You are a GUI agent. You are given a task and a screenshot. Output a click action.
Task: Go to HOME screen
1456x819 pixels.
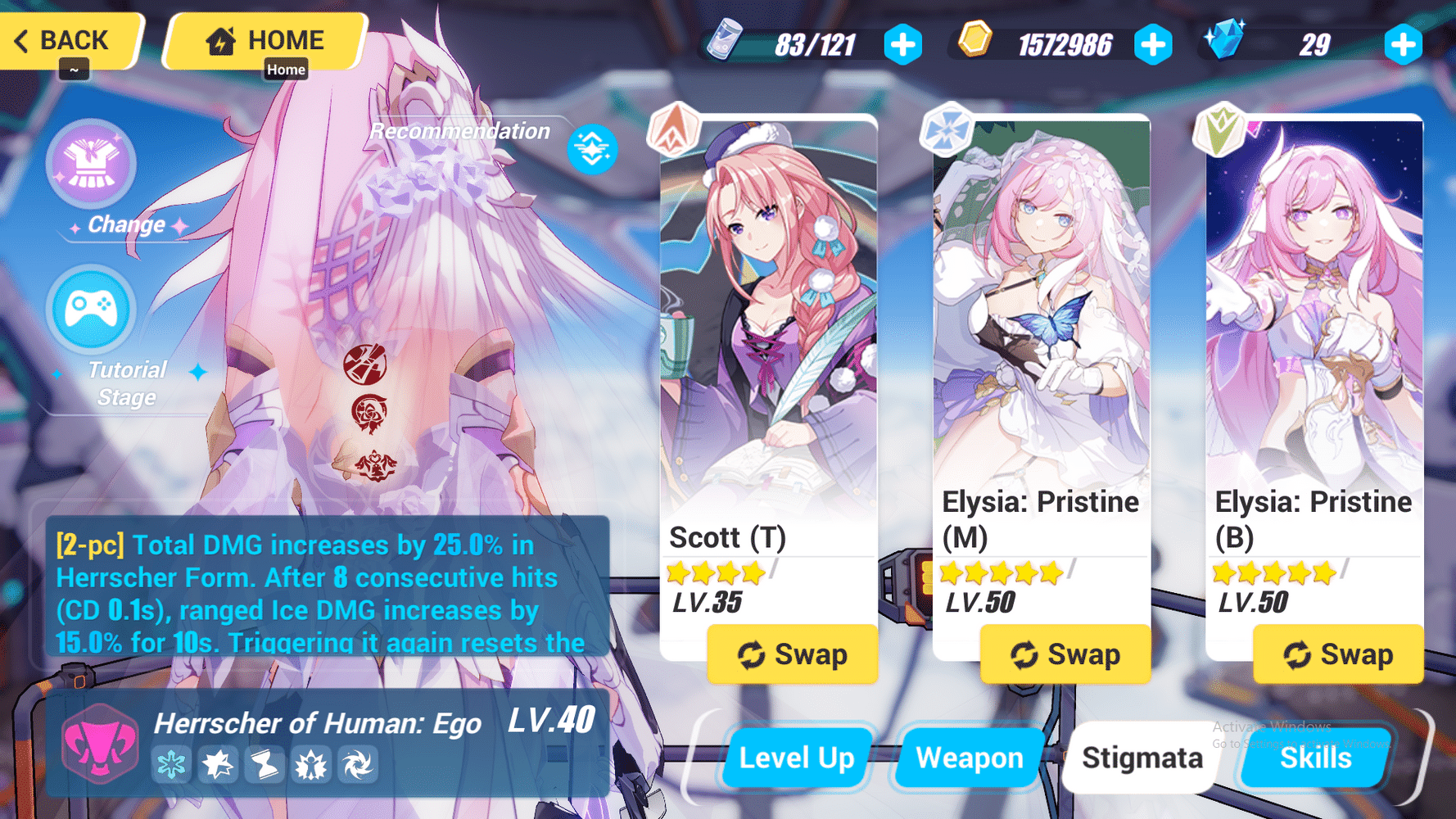point(264,39)
